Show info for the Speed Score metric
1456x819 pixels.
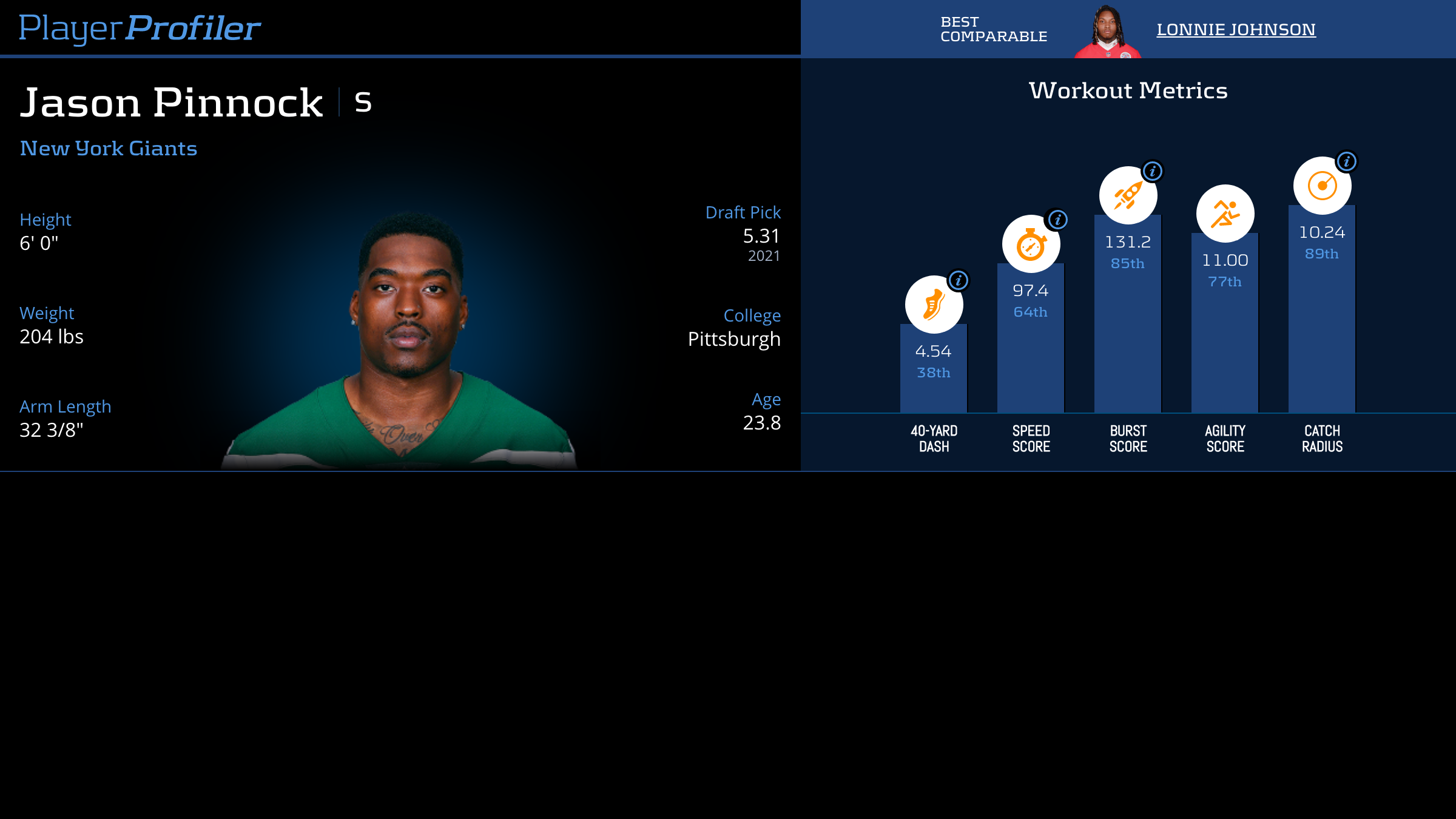point(1058,220)
